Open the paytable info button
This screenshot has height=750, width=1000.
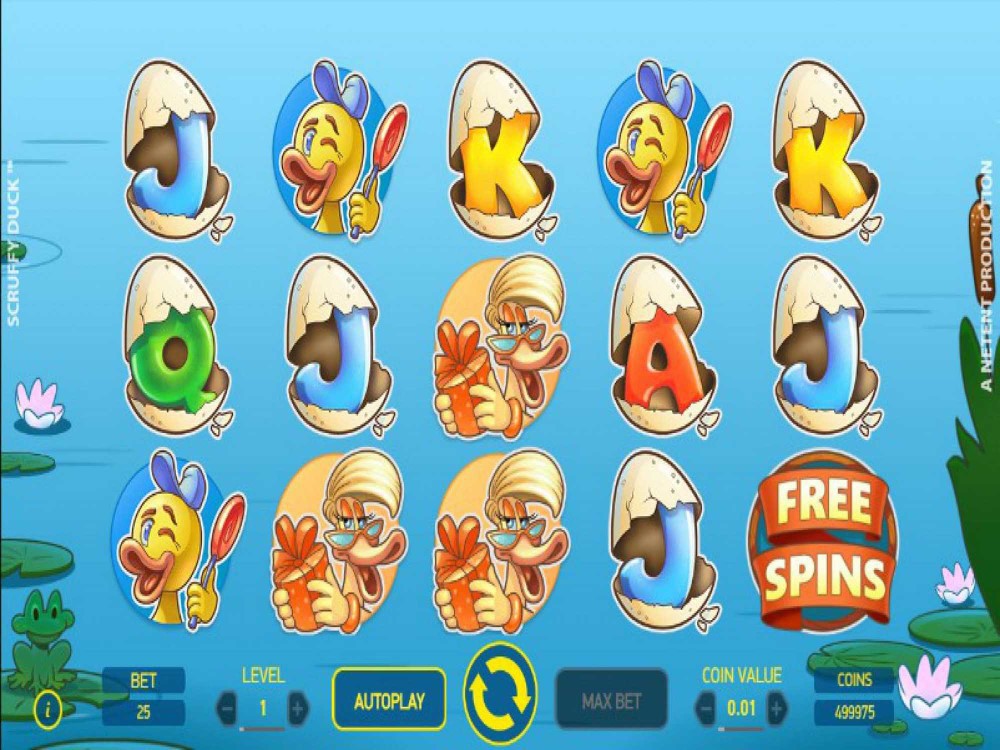click(47, 709)
